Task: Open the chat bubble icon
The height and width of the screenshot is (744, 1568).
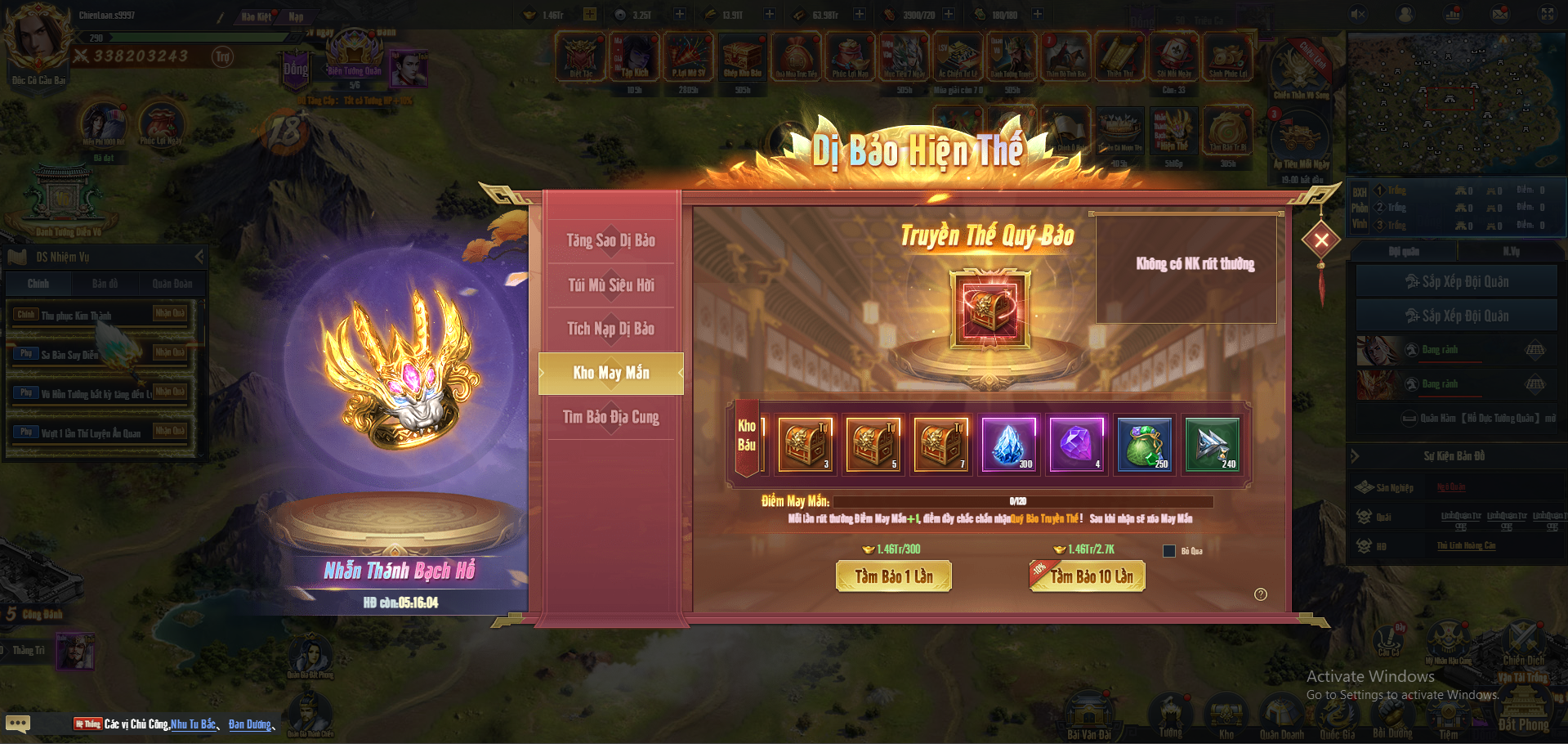Action: click(18, 724)
